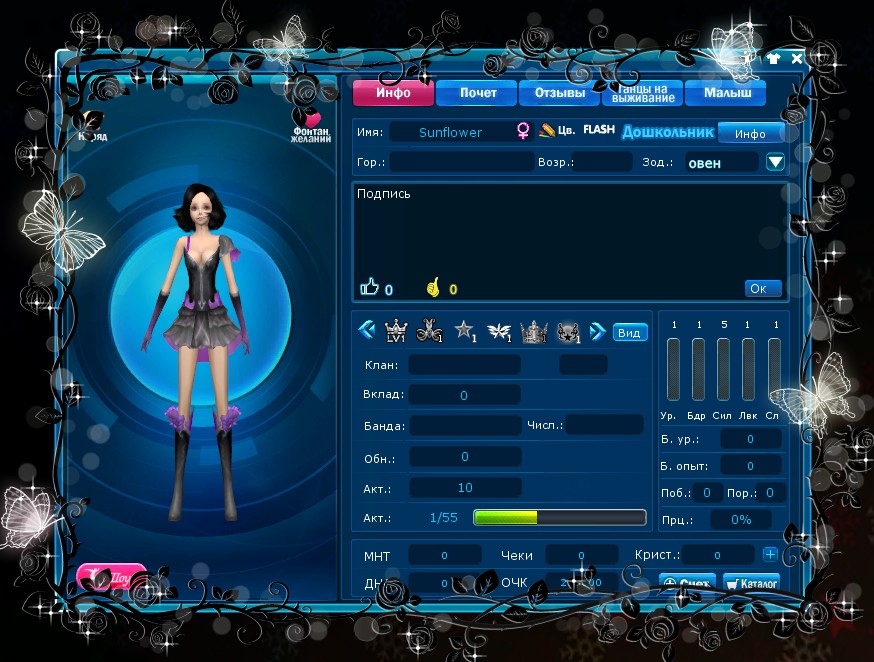Screen dimensions: 874x662
Task: Show the Отзывы tab
Action: click(x=559, y=93)
